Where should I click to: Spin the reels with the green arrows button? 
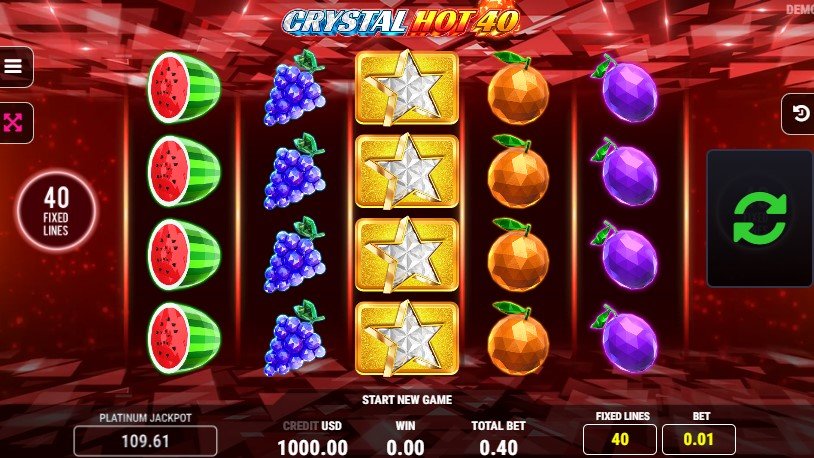759,218
